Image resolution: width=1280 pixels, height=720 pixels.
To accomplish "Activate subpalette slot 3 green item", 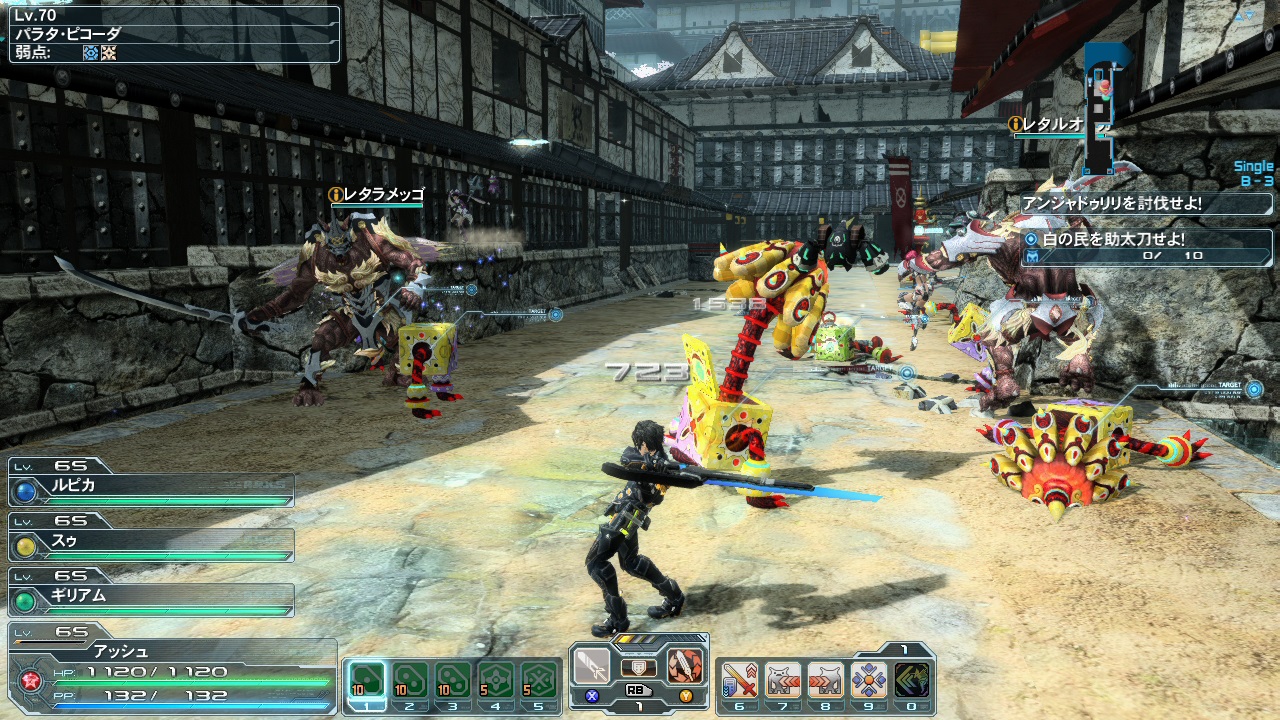I will [x=453, y=680].
